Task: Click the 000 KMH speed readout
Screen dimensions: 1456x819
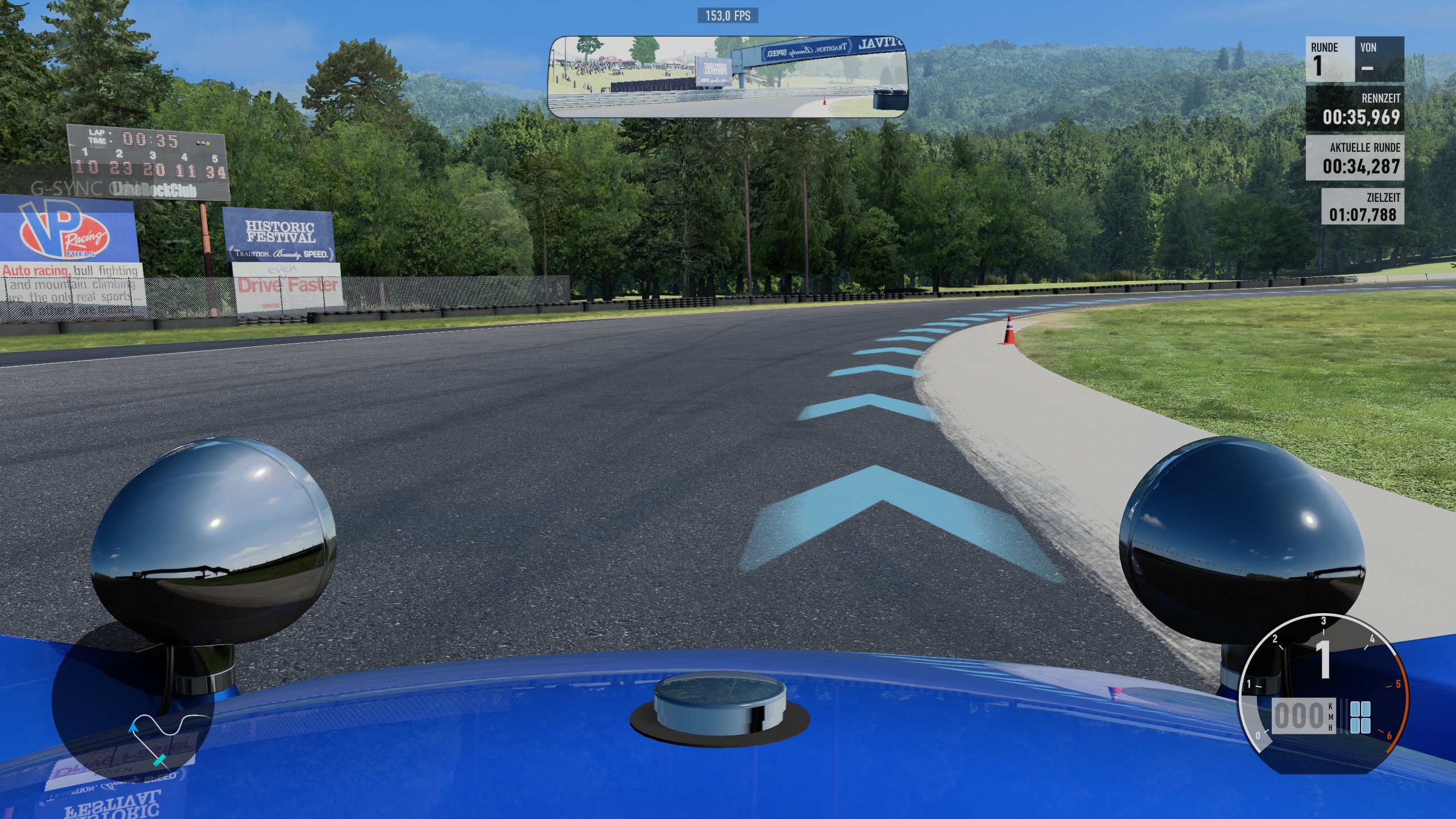Action: [x=1299, y=716]
